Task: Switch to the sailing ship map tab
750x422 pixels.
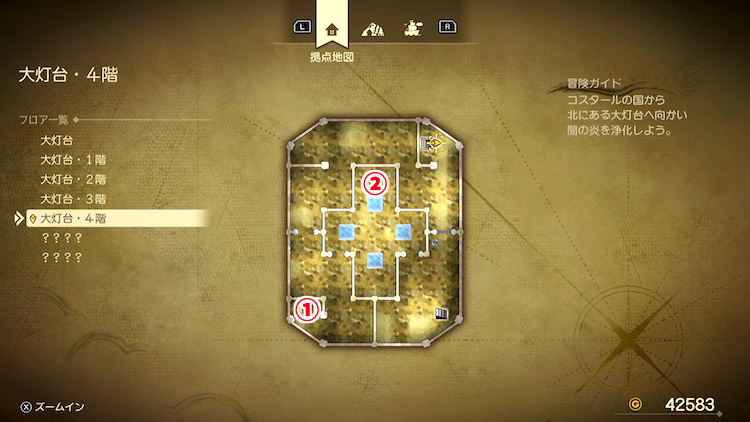Action: (411, 28)
